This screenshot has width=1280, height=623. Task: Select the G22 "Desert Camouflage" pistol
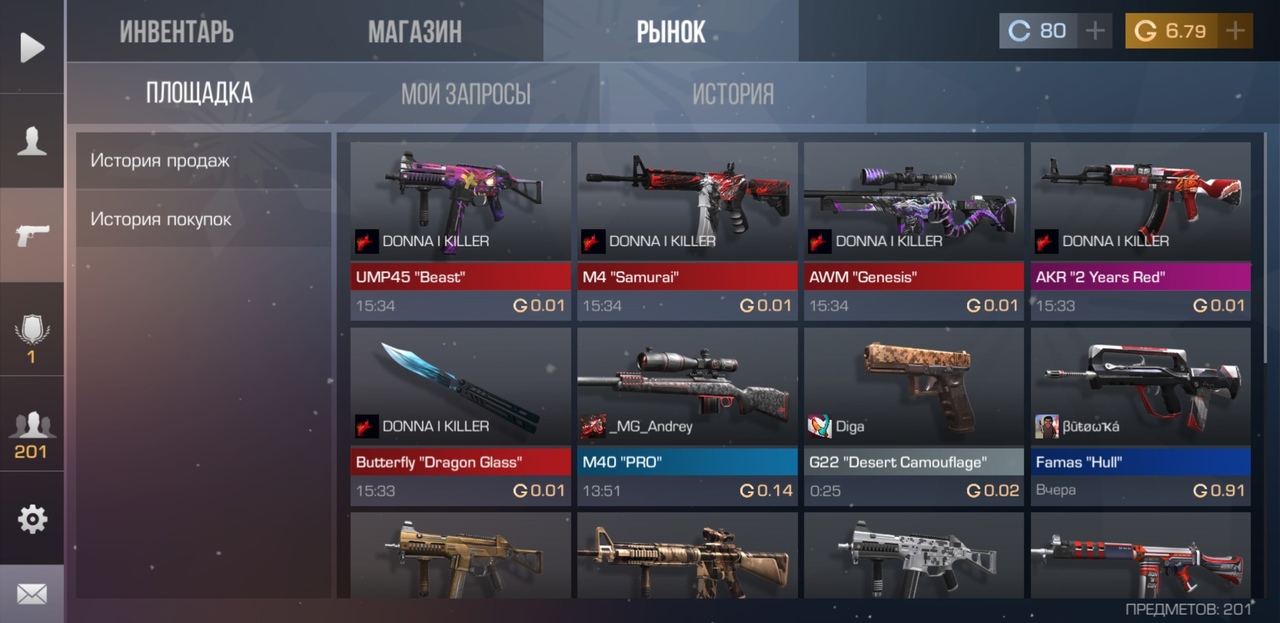pos(914,415)
